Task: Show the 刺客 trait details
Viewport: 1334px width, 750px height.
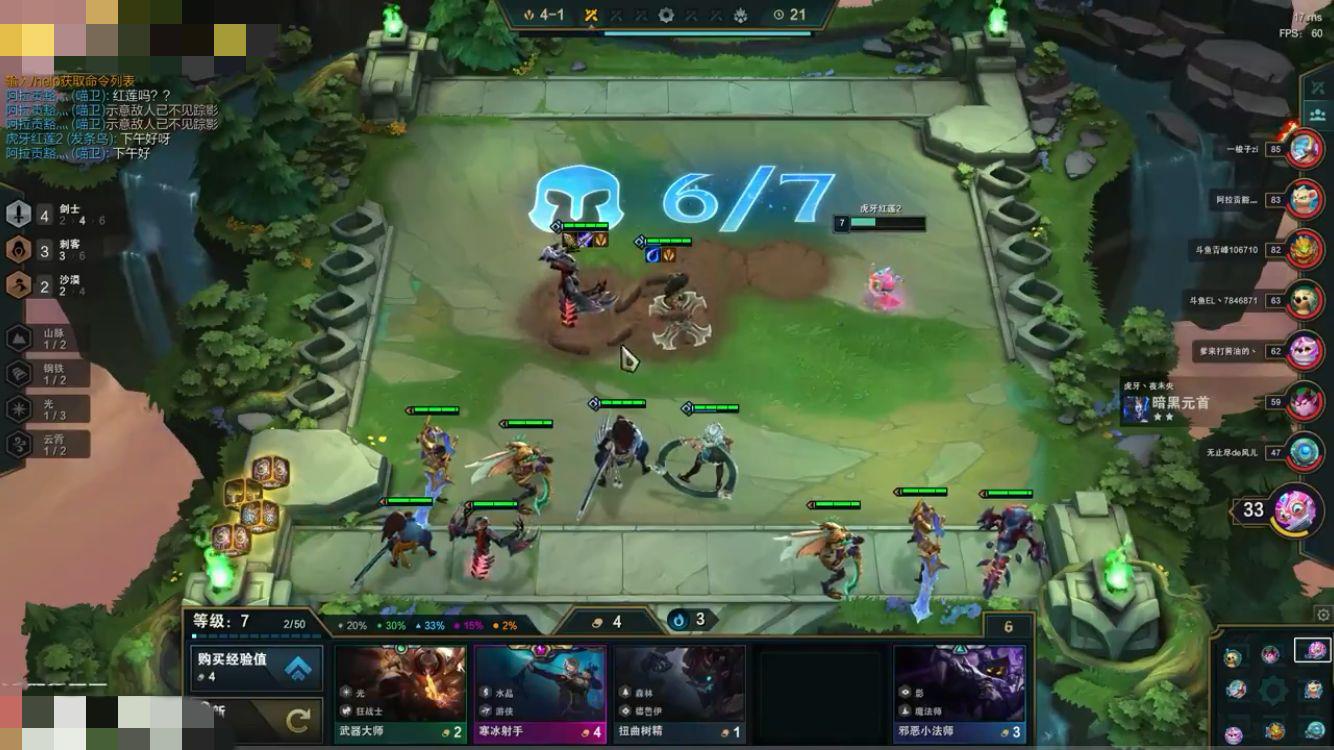Action: point(19,250)
